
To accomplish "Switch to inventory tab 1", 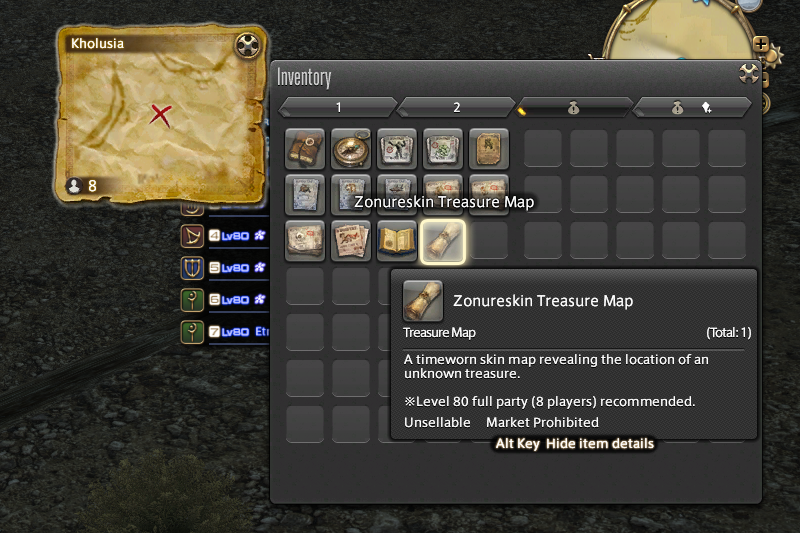I will [x=338, y=107].
